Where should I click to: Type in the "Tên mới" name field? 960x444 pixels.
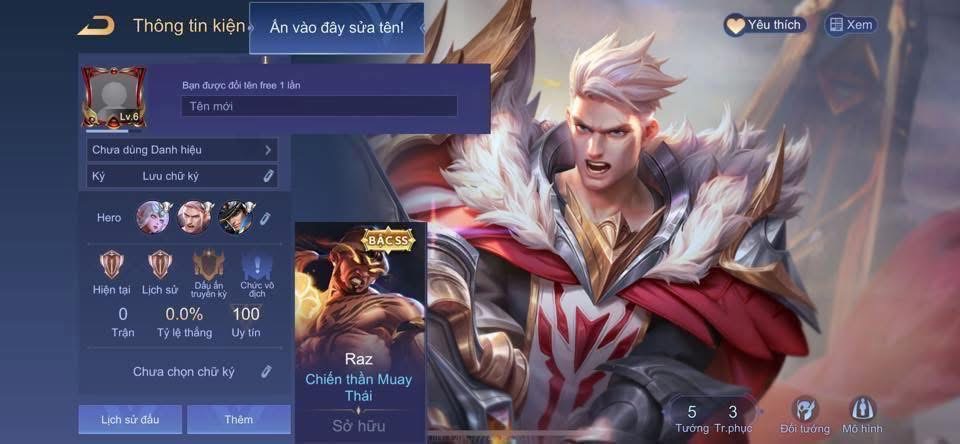click(x=319, y=106)
